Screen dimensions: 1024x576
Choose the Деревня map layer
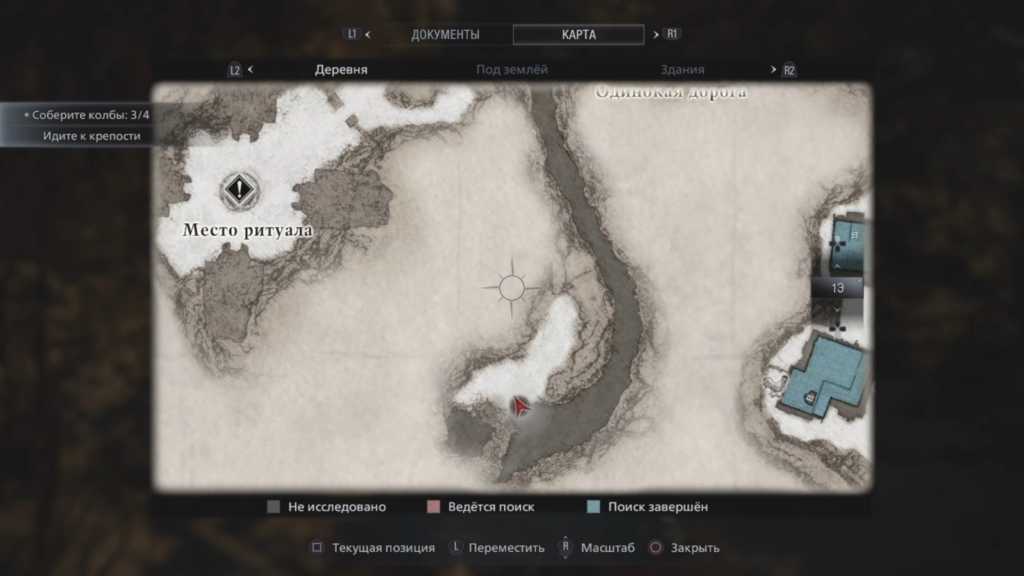341,70
